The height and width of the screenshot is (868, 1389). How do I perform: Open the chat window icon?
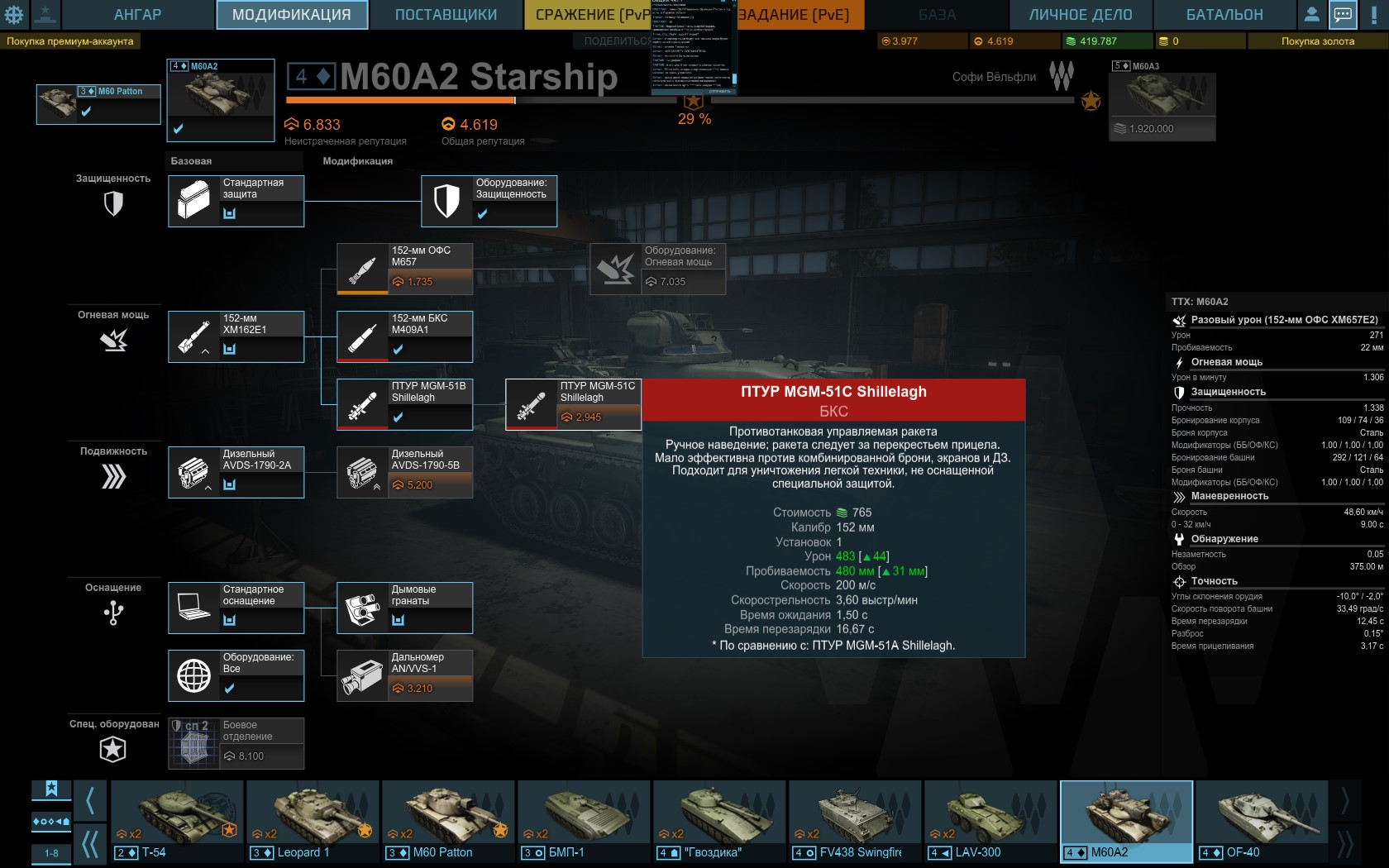[1343, 15]
